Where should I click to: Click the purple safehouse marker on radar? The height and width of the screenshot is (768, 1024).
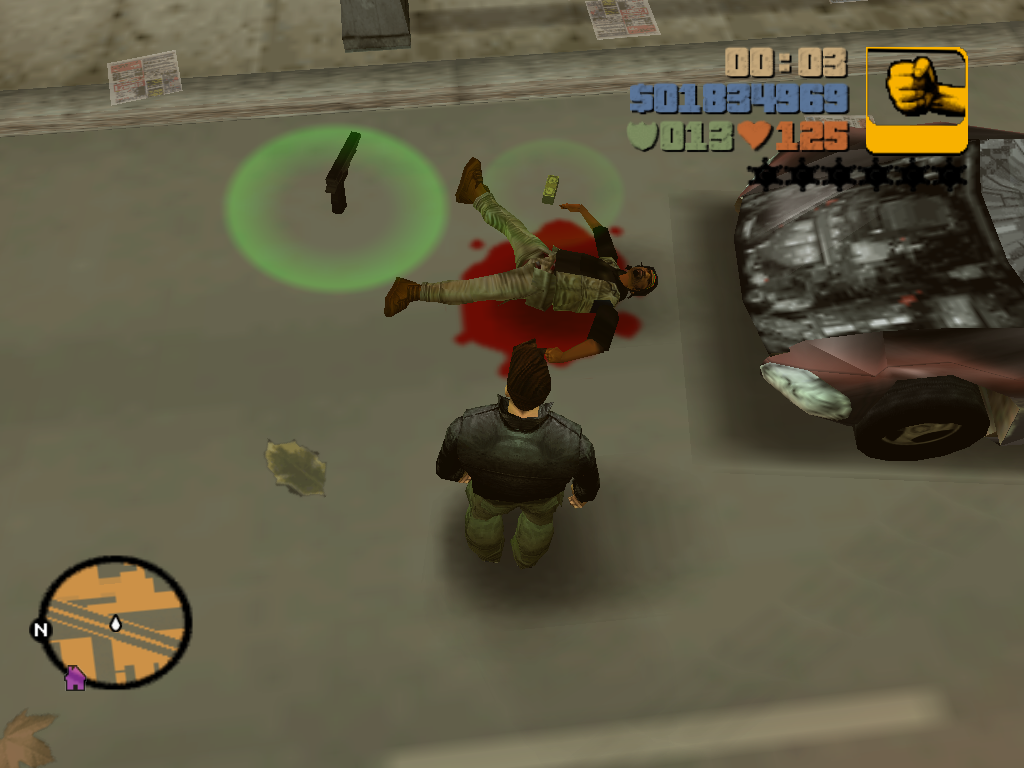[75, 679]
